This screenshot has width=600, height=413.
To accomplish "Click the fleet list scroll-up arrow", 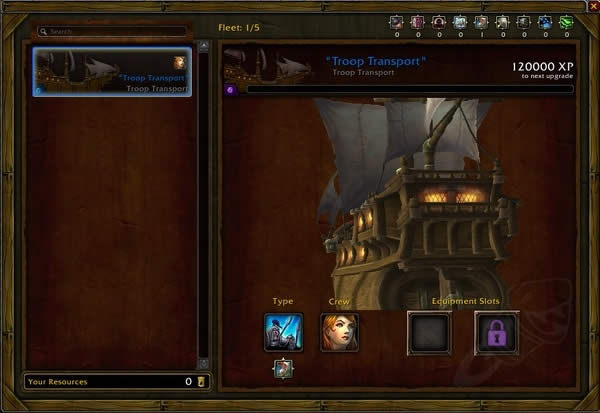I will pos(204,45).
